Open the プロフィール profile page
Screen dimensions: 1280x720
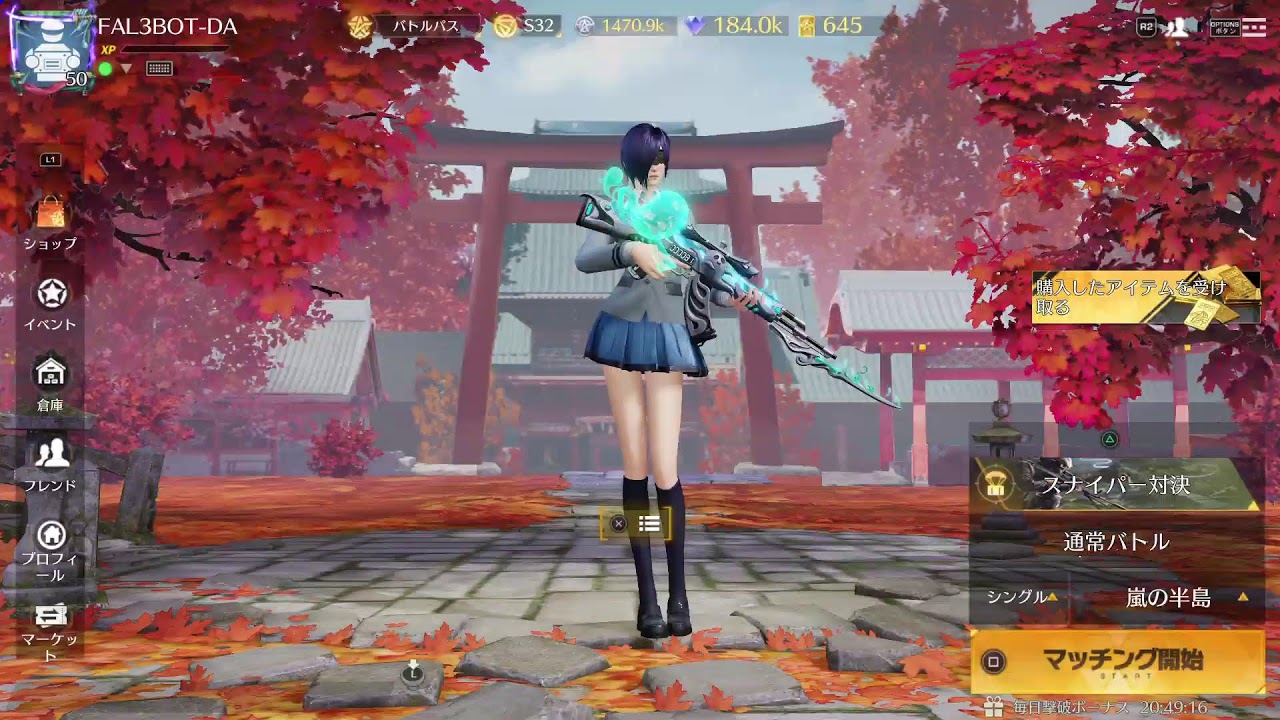pos(50,548)
